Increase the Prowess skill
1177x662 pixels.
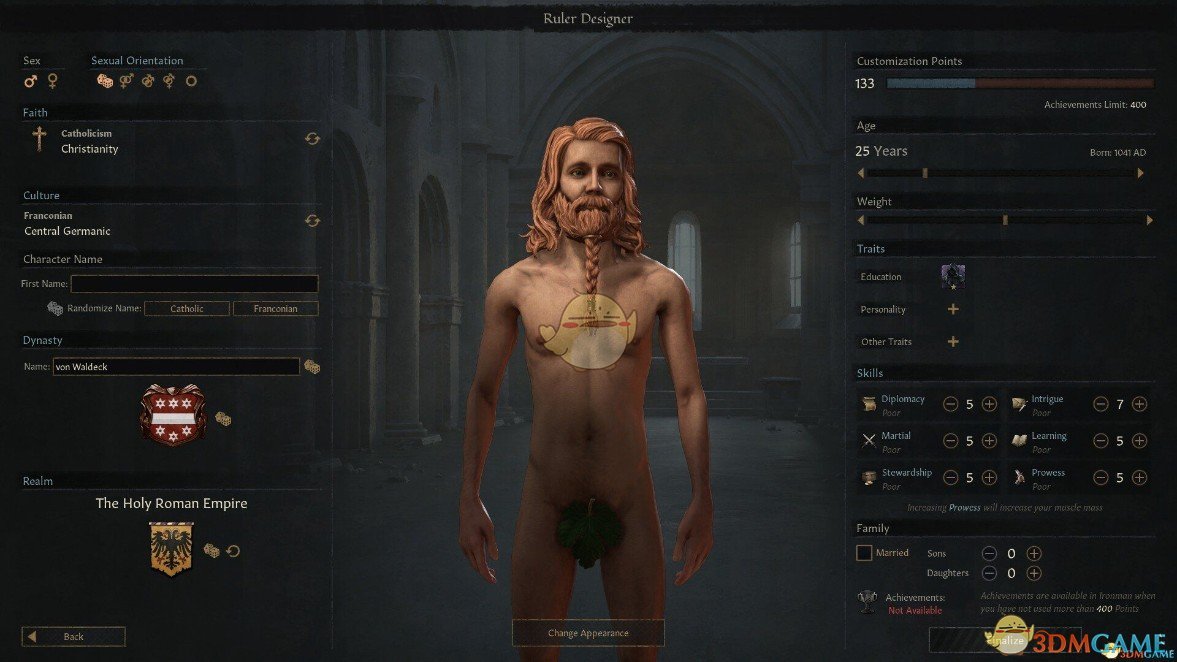(x=1139, y=478)
